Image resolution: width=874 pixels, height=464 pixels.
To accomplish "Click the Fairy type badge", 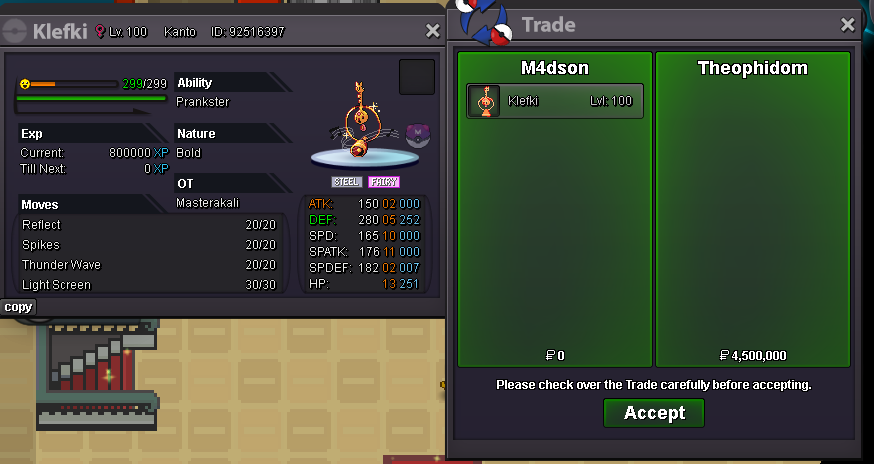I will [383, 182].
